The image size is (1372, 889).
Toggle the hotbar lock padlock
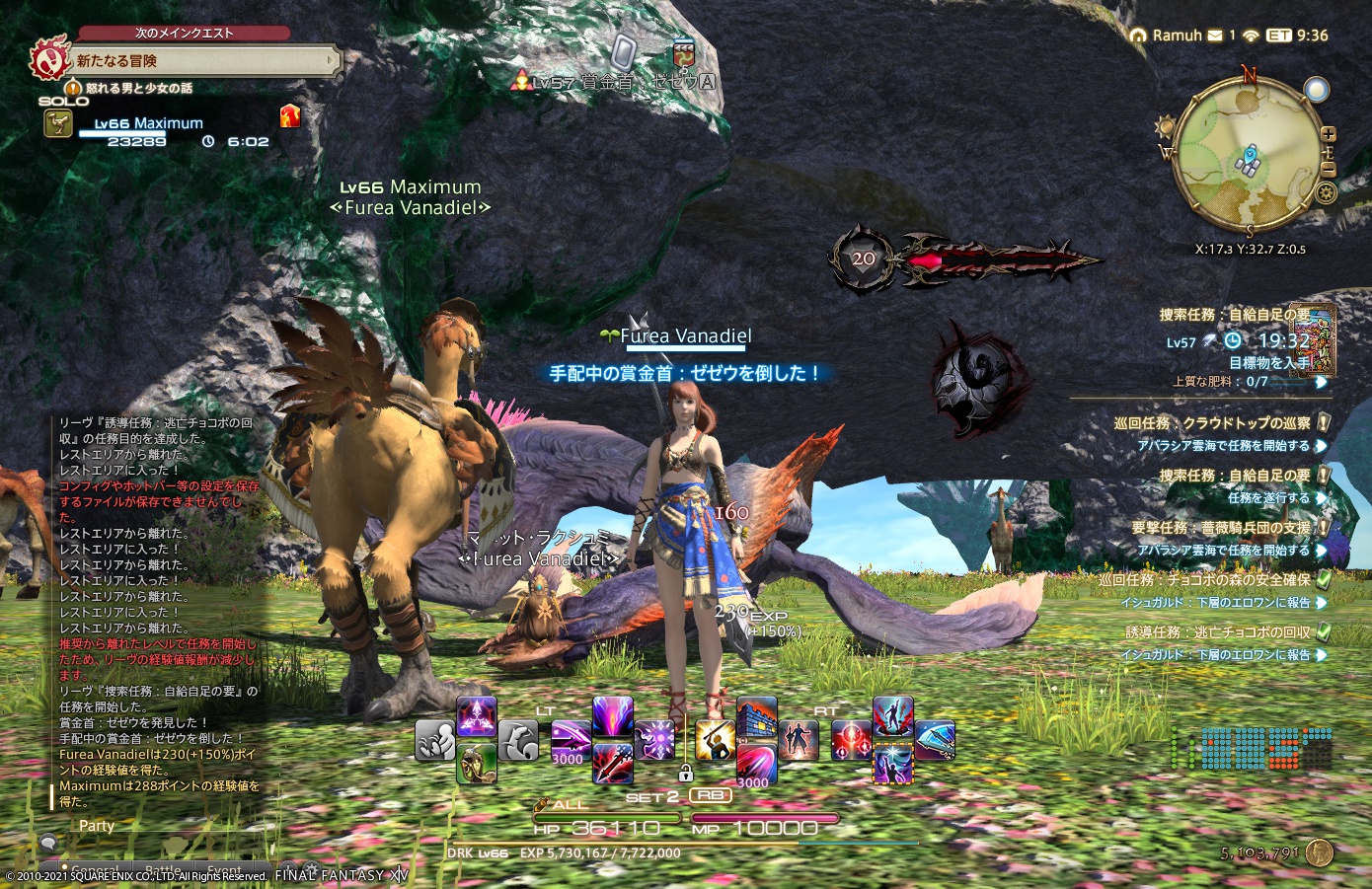(x=687, y=774)
